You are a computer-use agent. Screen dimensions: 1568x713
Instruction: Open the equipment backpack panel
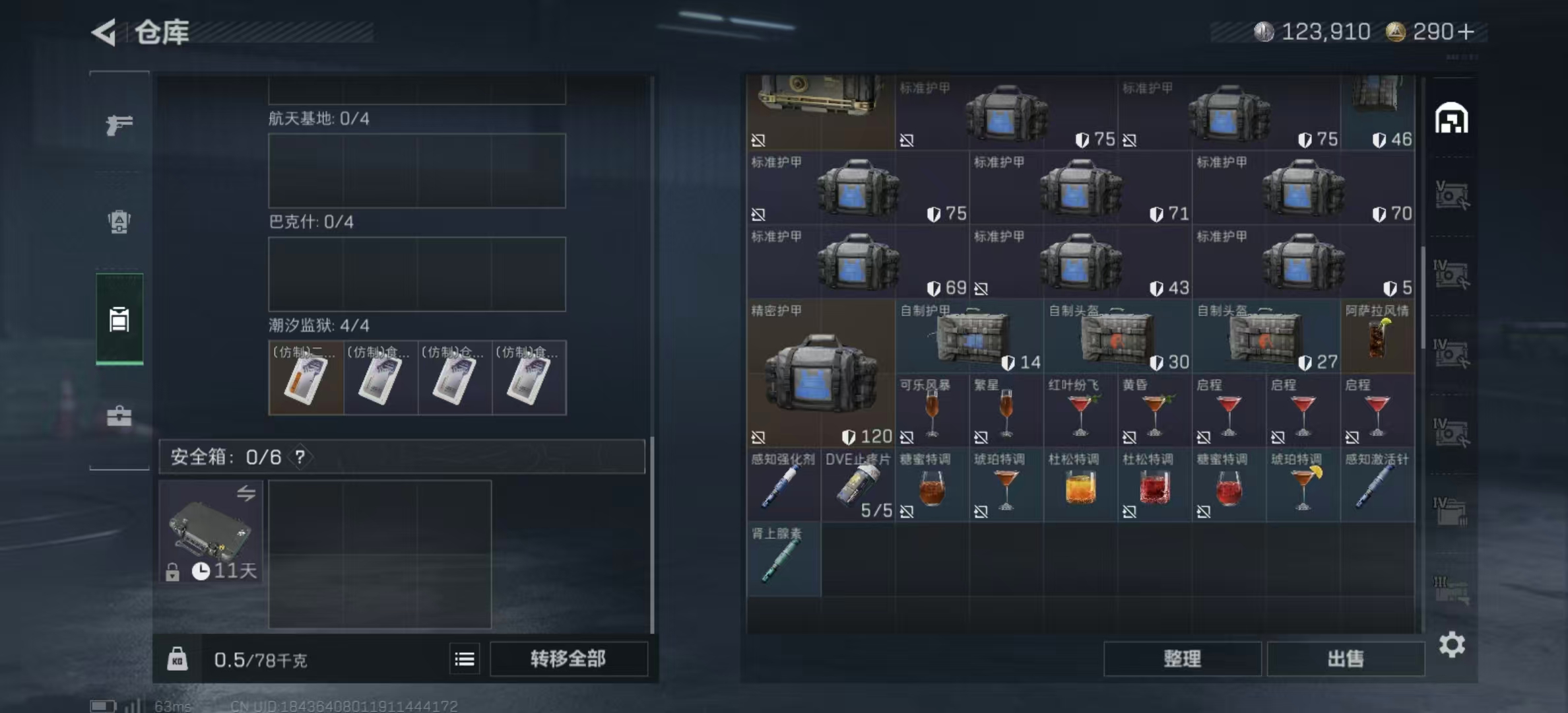point(119,222)
